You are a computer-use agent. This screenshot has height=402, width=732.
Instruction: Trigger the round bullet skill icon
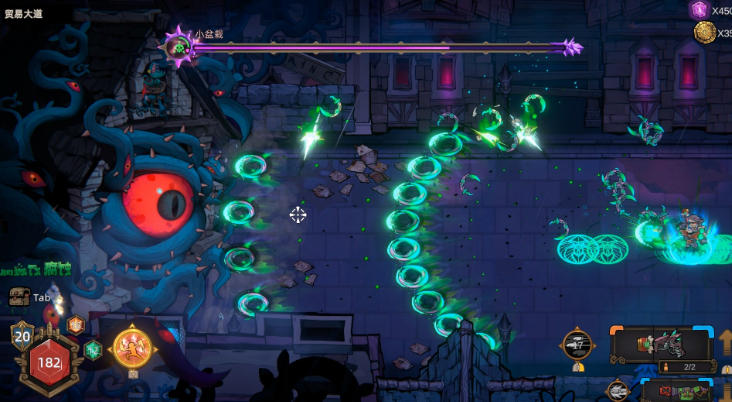pos(577,344)
